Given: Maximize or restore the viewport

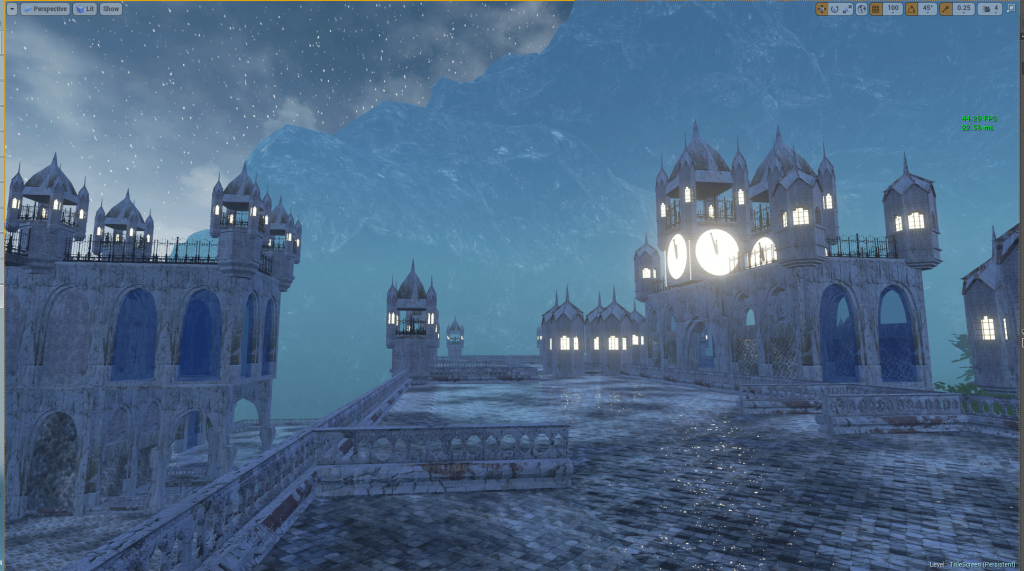Looking at the screenshot, I should [x=1012, y=9].
